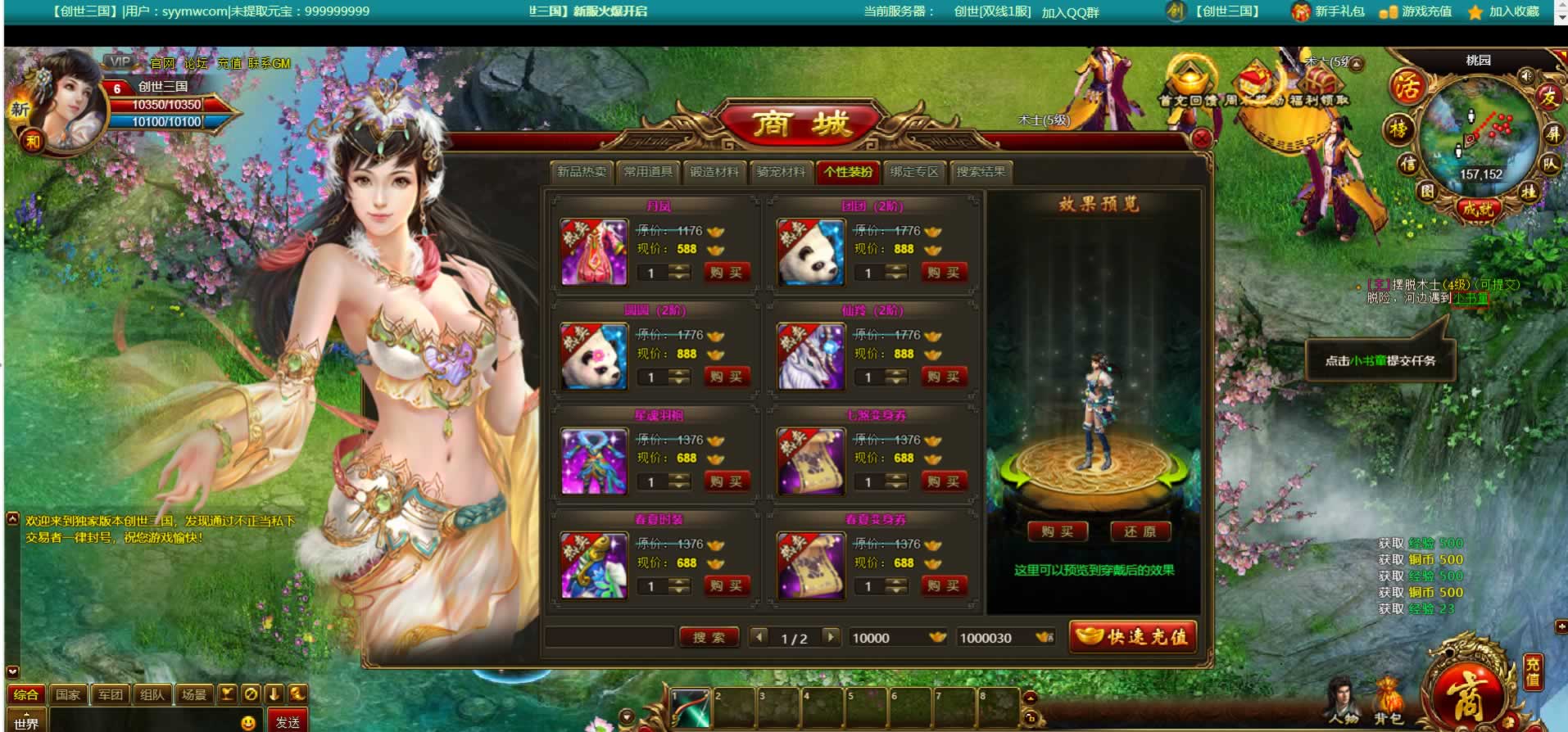The image size is (1568, 732).
Task: Send the chat message with 发送
Action: pos(288,722)
